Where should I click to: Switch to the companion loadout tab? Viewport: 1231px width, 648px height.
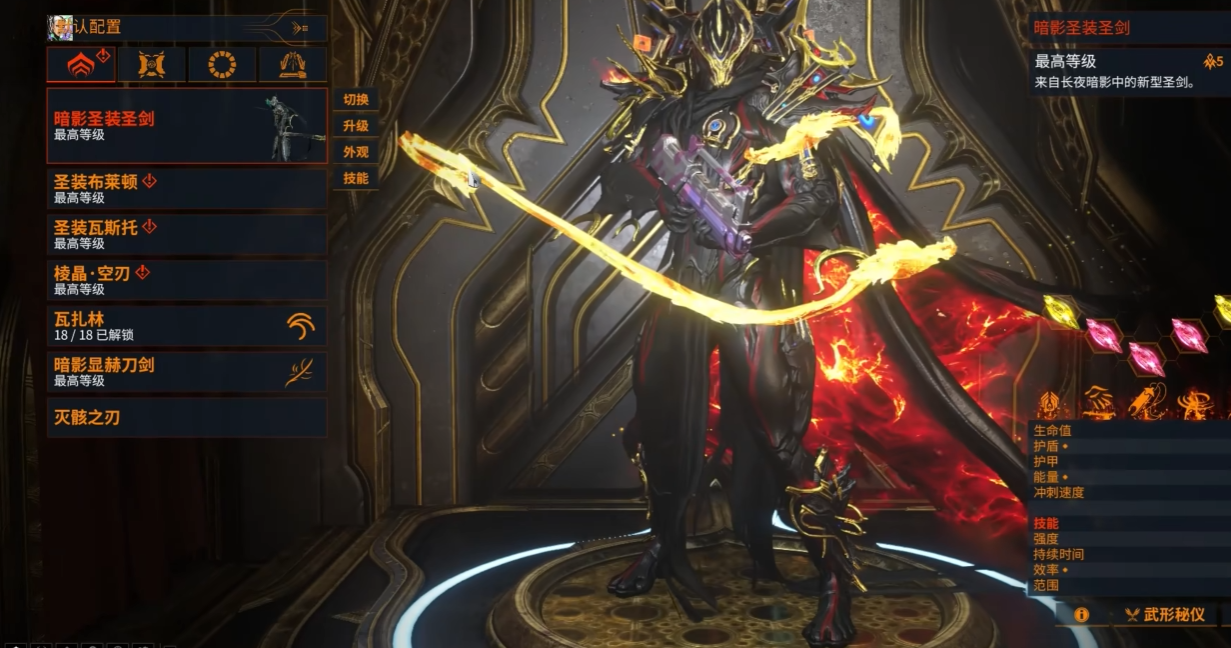tap(152, 65)
